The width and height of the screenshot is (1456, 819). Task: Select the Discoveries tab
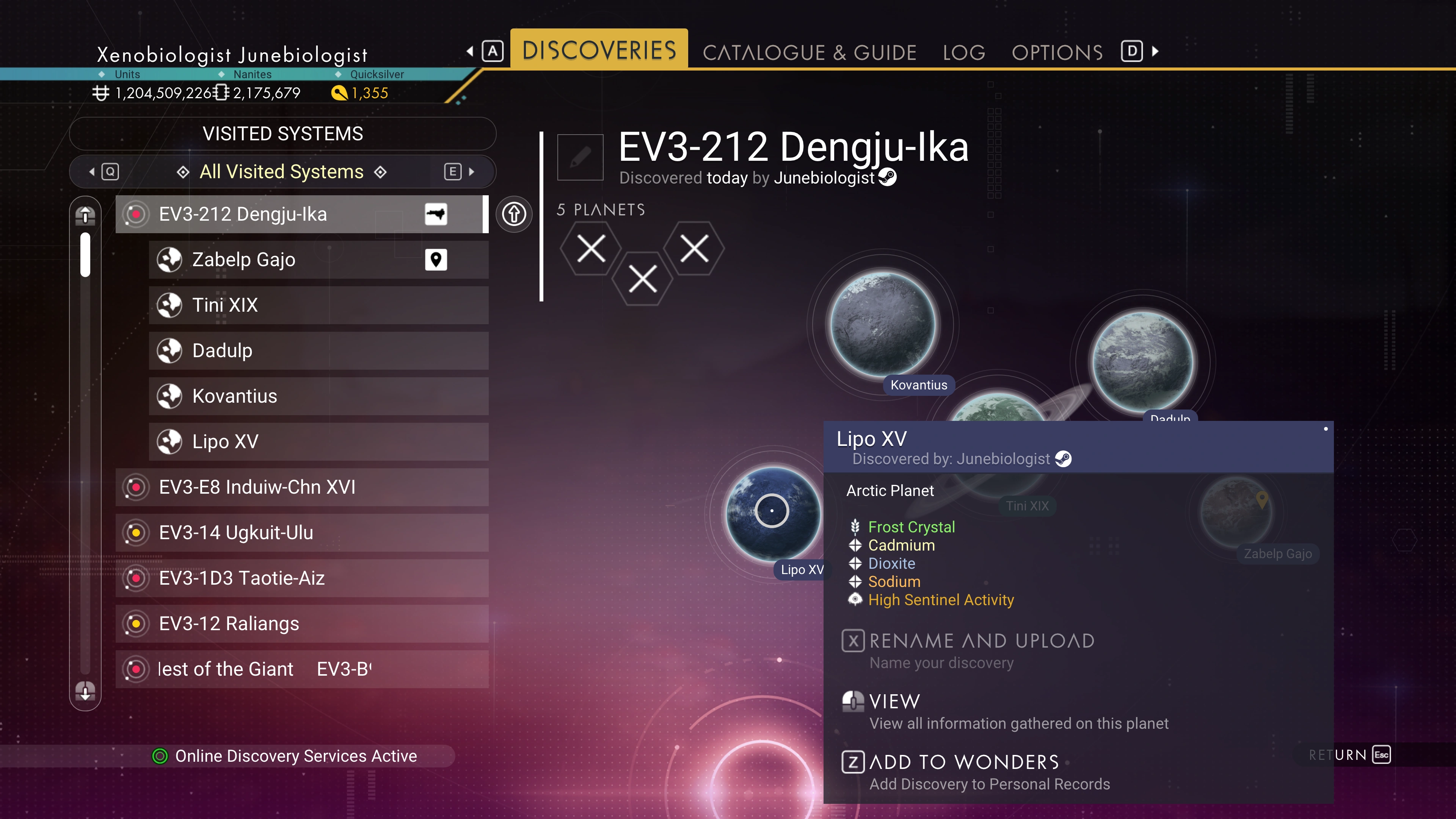(x=599, y=50)
